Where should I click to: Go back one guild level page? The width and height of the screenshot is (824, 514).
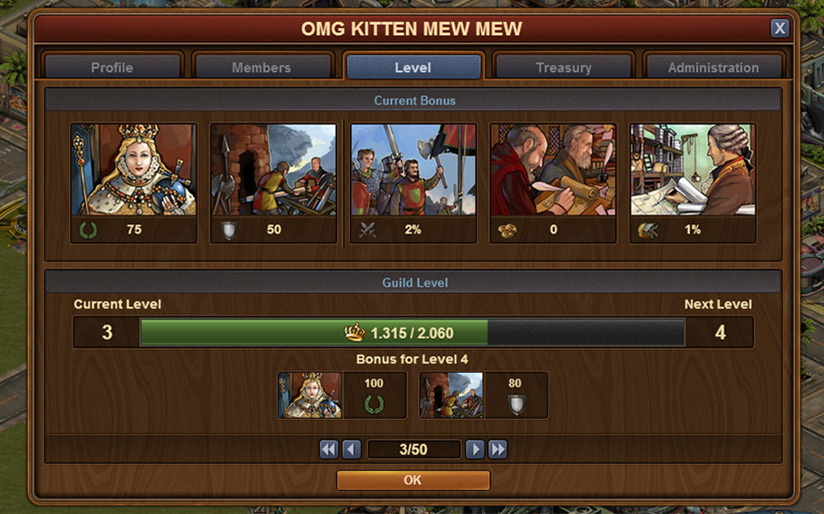coord(351,449)
